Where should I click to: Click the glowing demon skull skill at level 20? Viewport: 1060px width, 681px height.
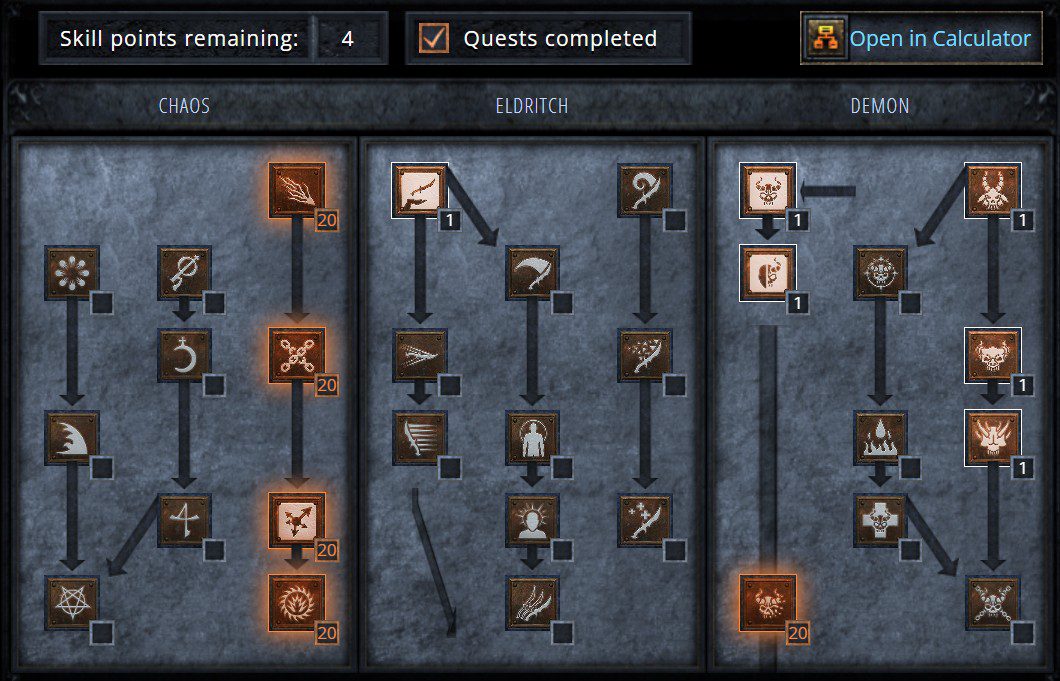[x=767, y=602]
